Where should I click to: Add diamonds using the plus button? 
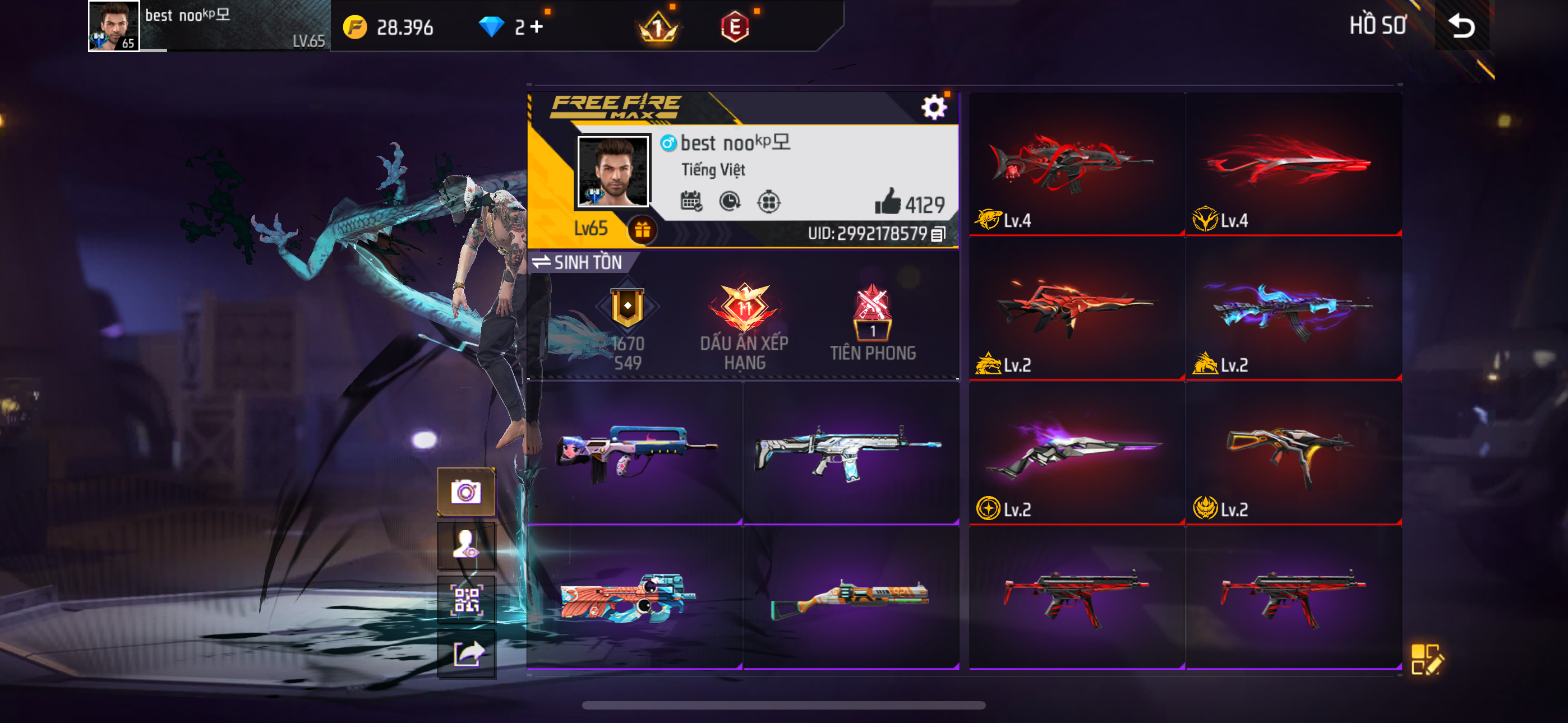pos(536,27)
